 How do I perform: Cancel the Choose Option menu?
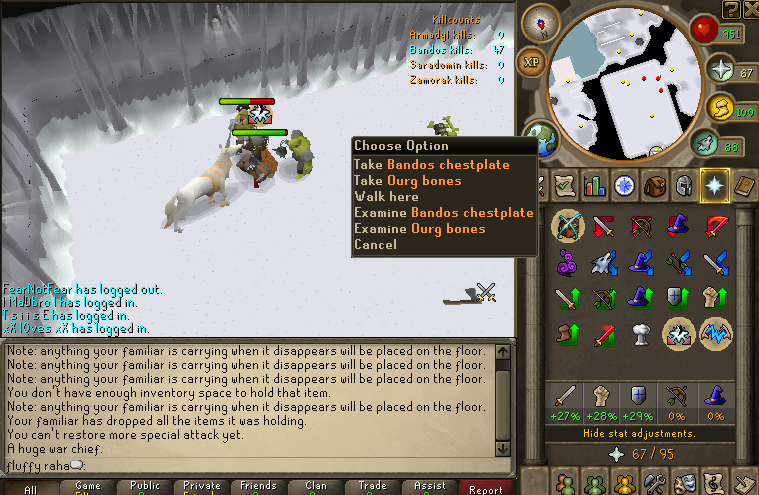click(375, 245)
